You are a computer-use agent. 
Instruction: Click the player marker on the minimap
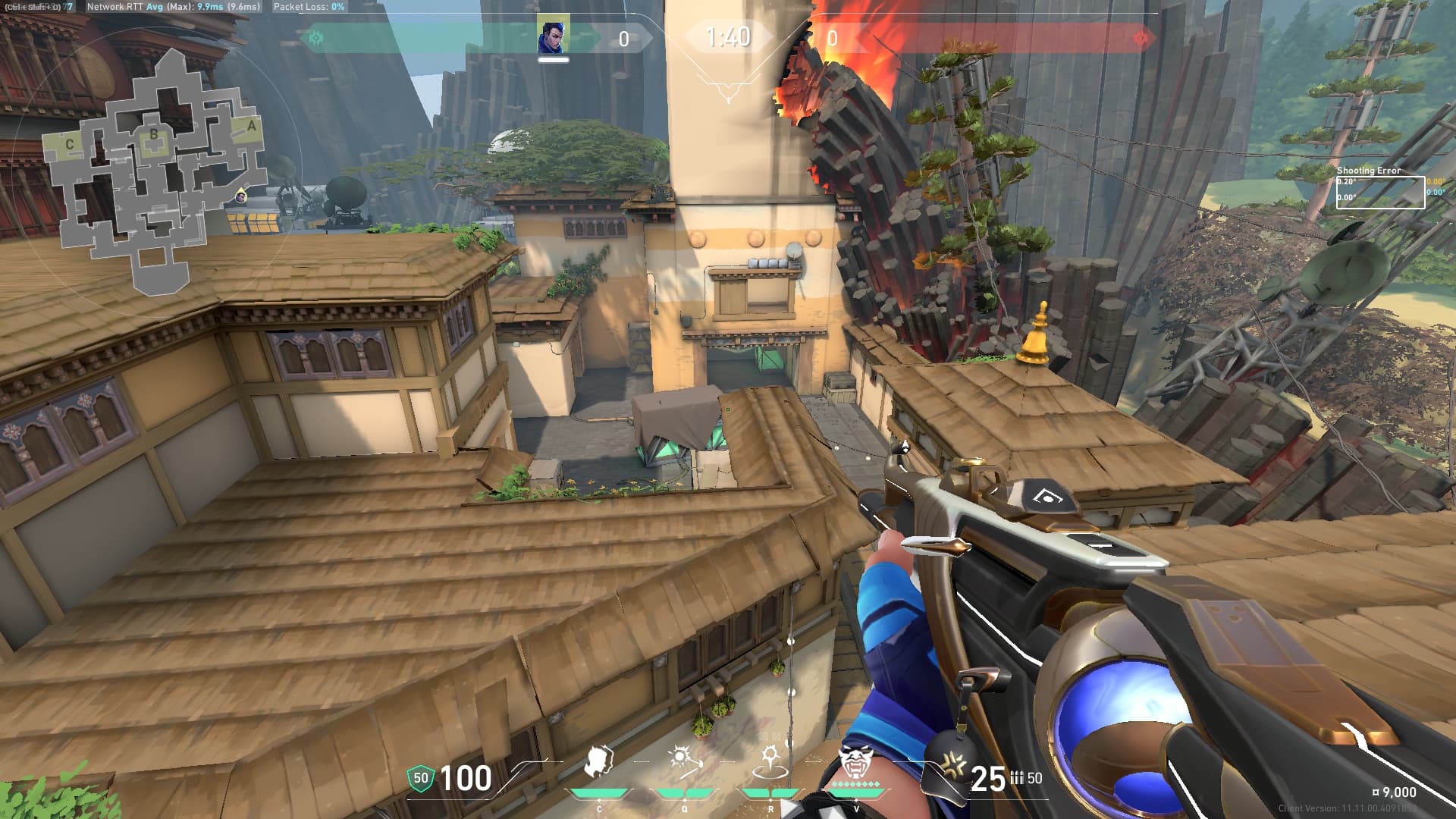click(240, 196)
